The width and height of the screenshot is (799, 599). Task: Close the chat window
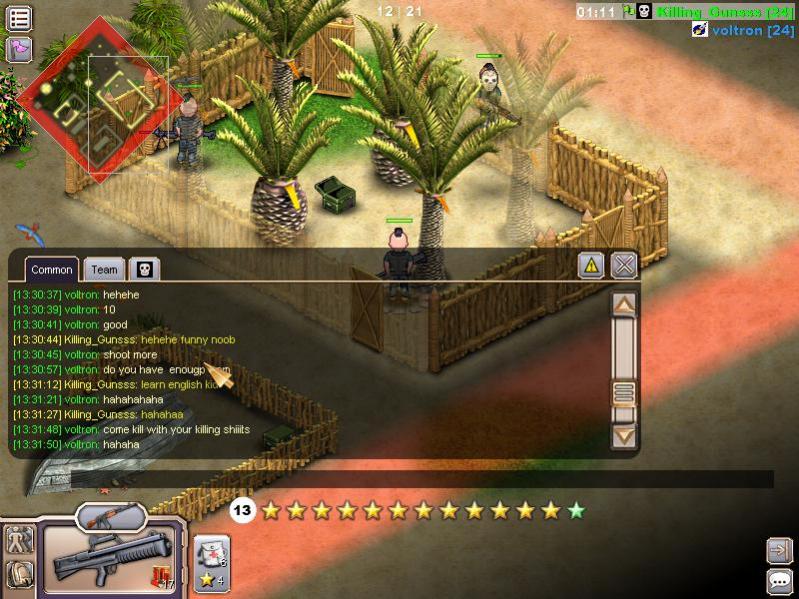point(624,266)
